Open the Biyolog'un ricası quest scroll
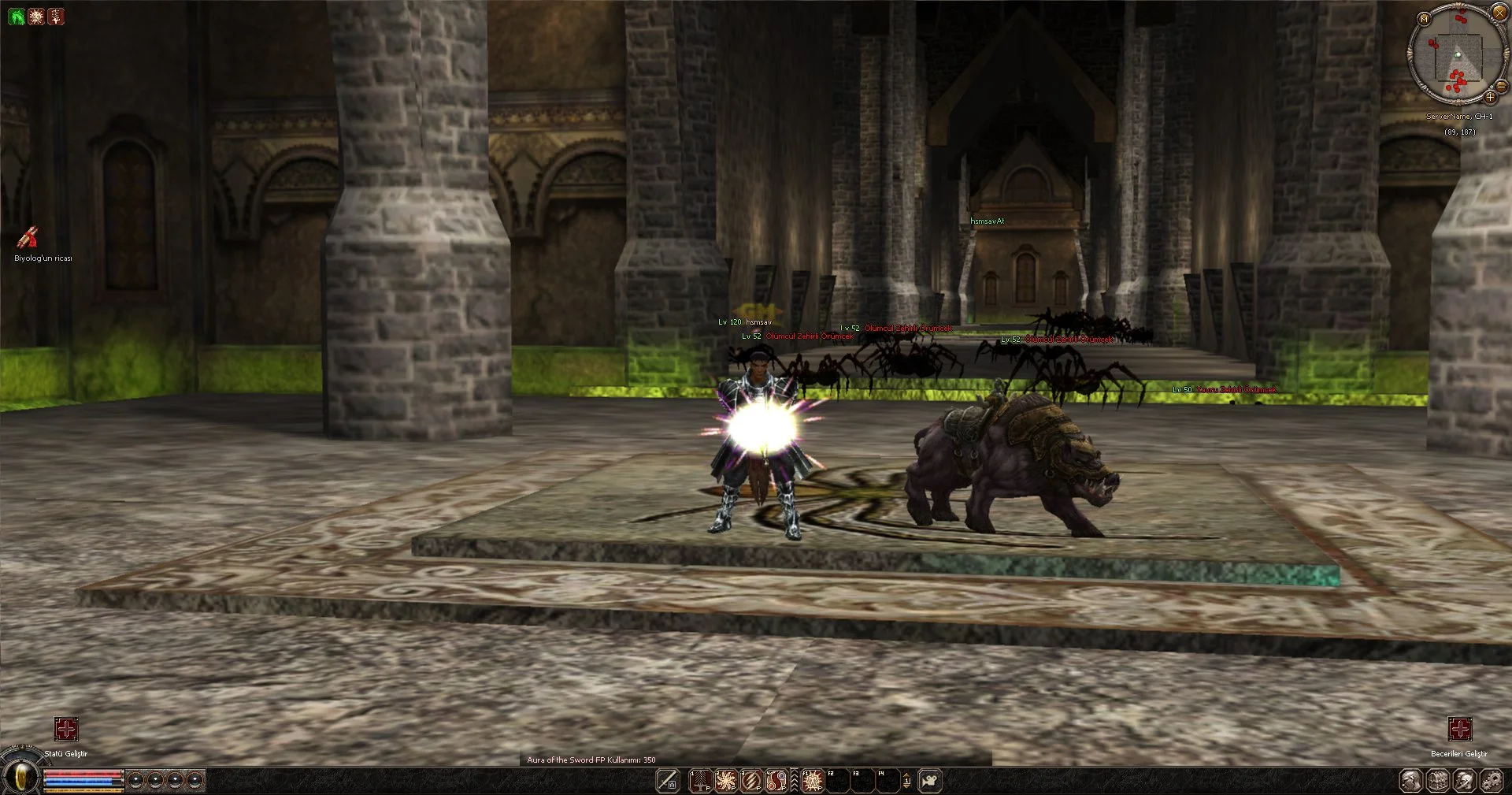 pyautogui.click(x=28, y=237)
